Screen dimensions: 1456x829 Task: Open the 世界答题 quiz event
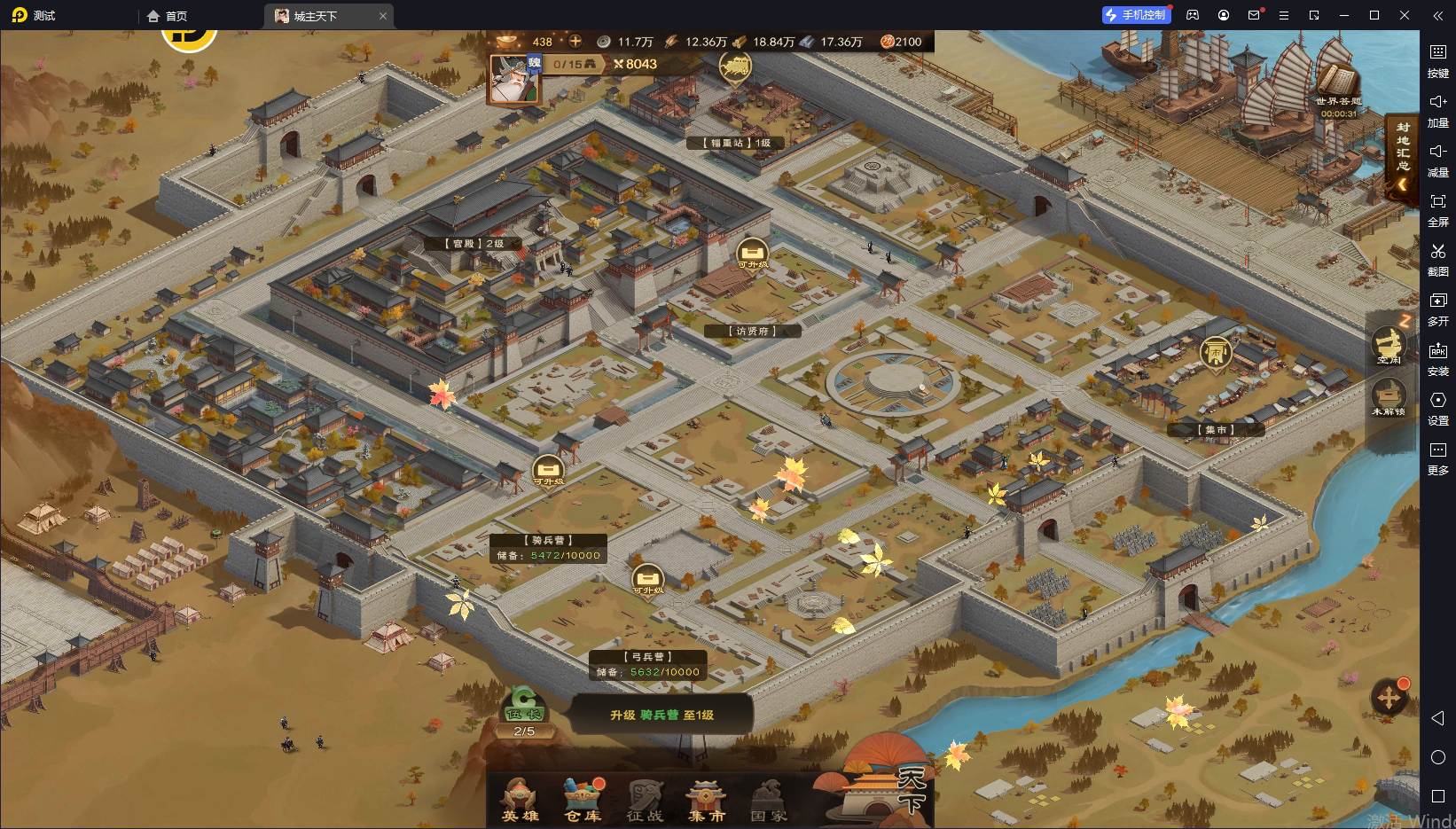pyautogui.click(x=1337, y=90)
